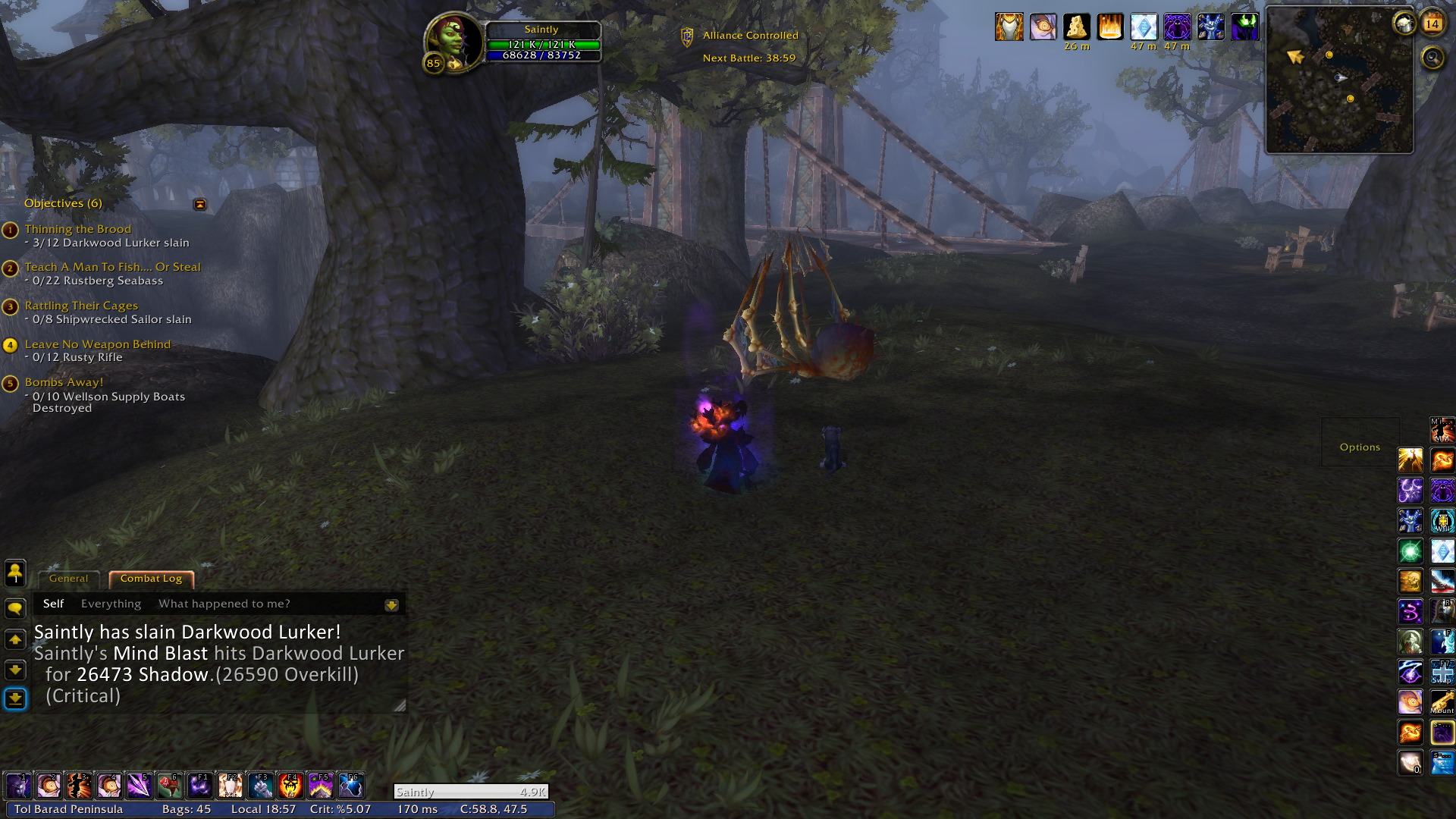The height and width of the screenshot is (819, 1456).
Task: Click the minimap tracking magnifier button
Action: [x=1432, y=58]
